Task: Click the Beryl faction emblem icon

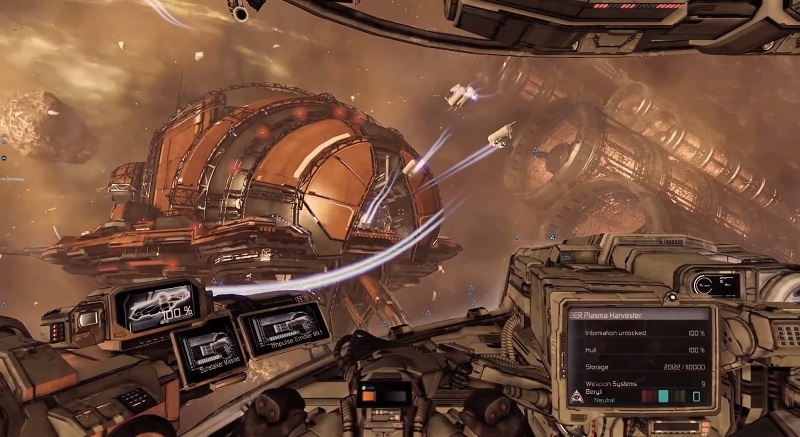Action: point(579,394)
